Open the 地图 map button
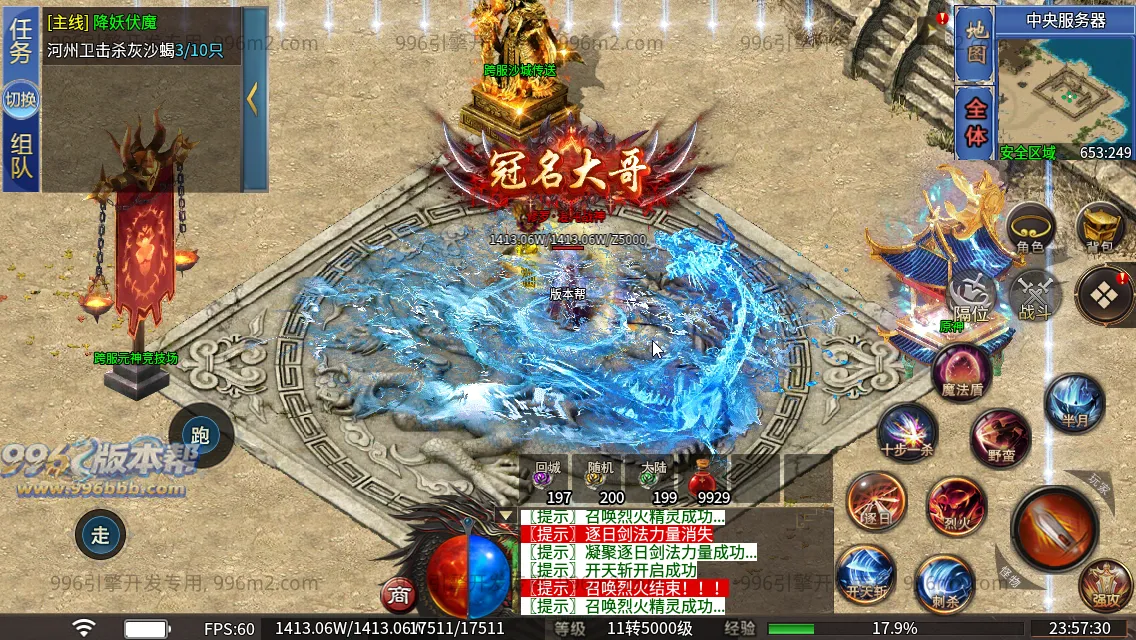This screenshot has width=1136, height=640. (x=975, y=44)
